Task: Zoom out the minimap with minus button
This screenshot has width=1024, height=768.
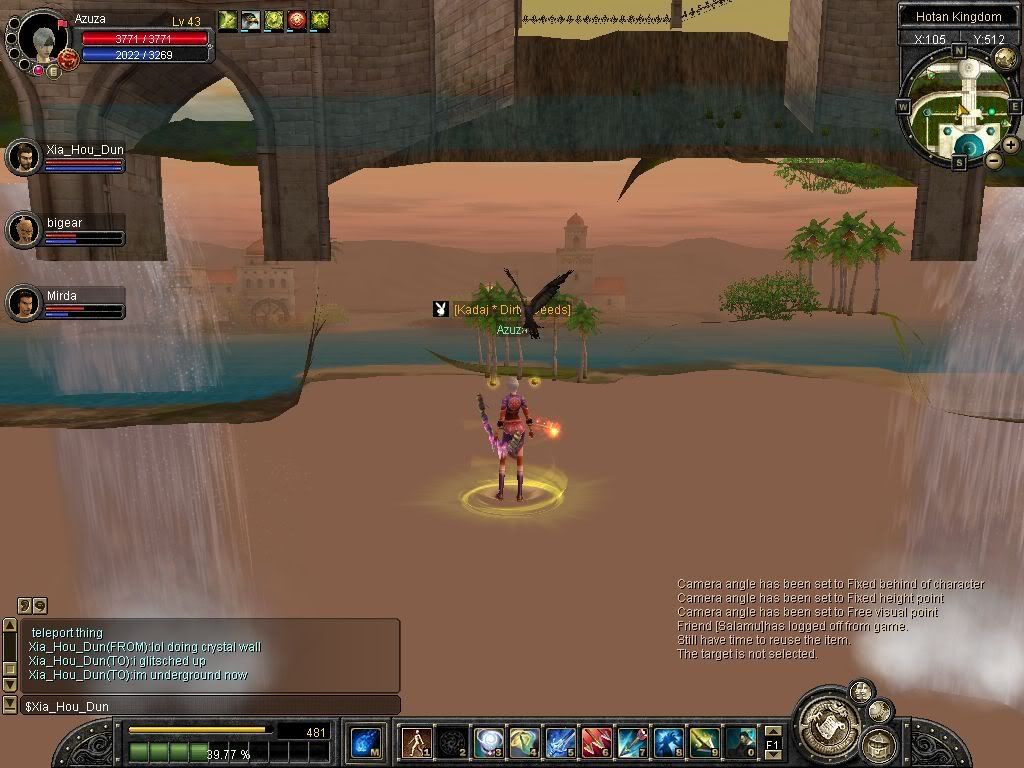Action: [993, 160]
